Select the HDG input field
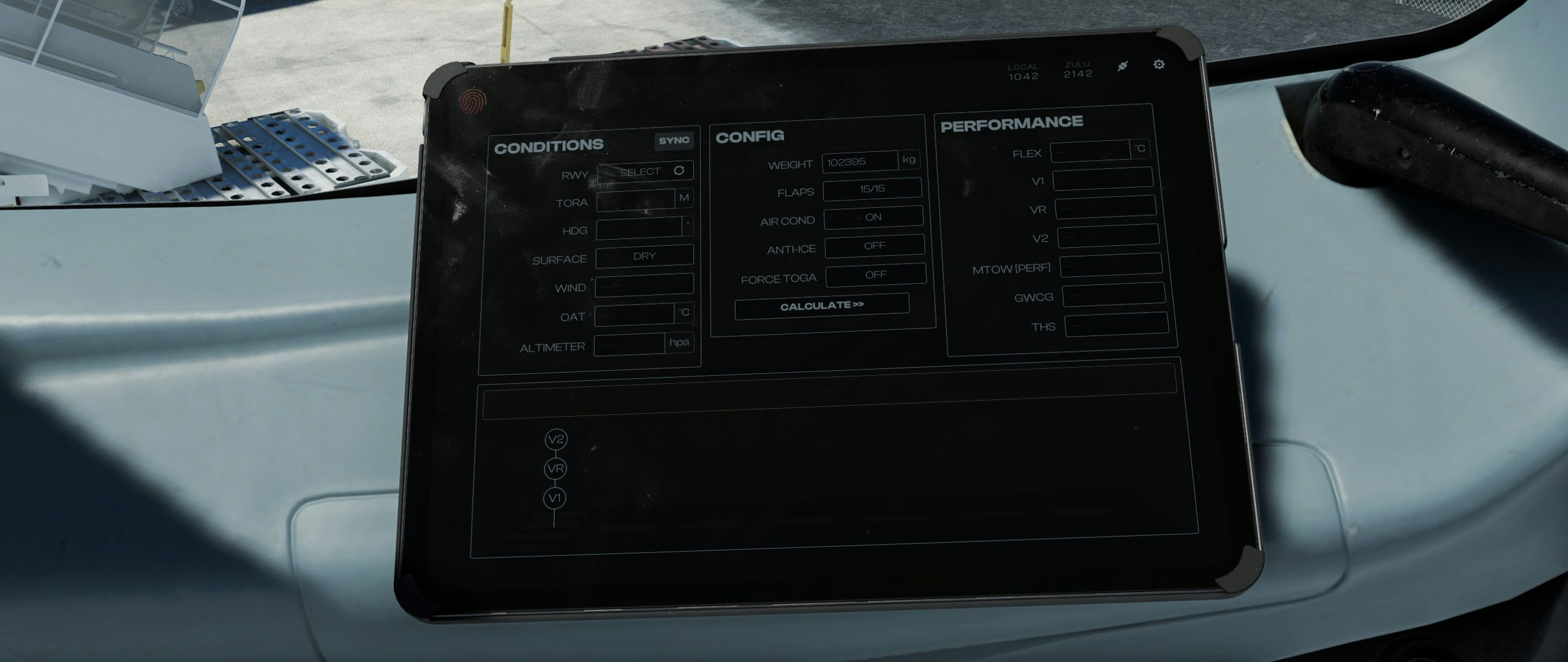The image size is (1568, 662). [x=639, y=227]
